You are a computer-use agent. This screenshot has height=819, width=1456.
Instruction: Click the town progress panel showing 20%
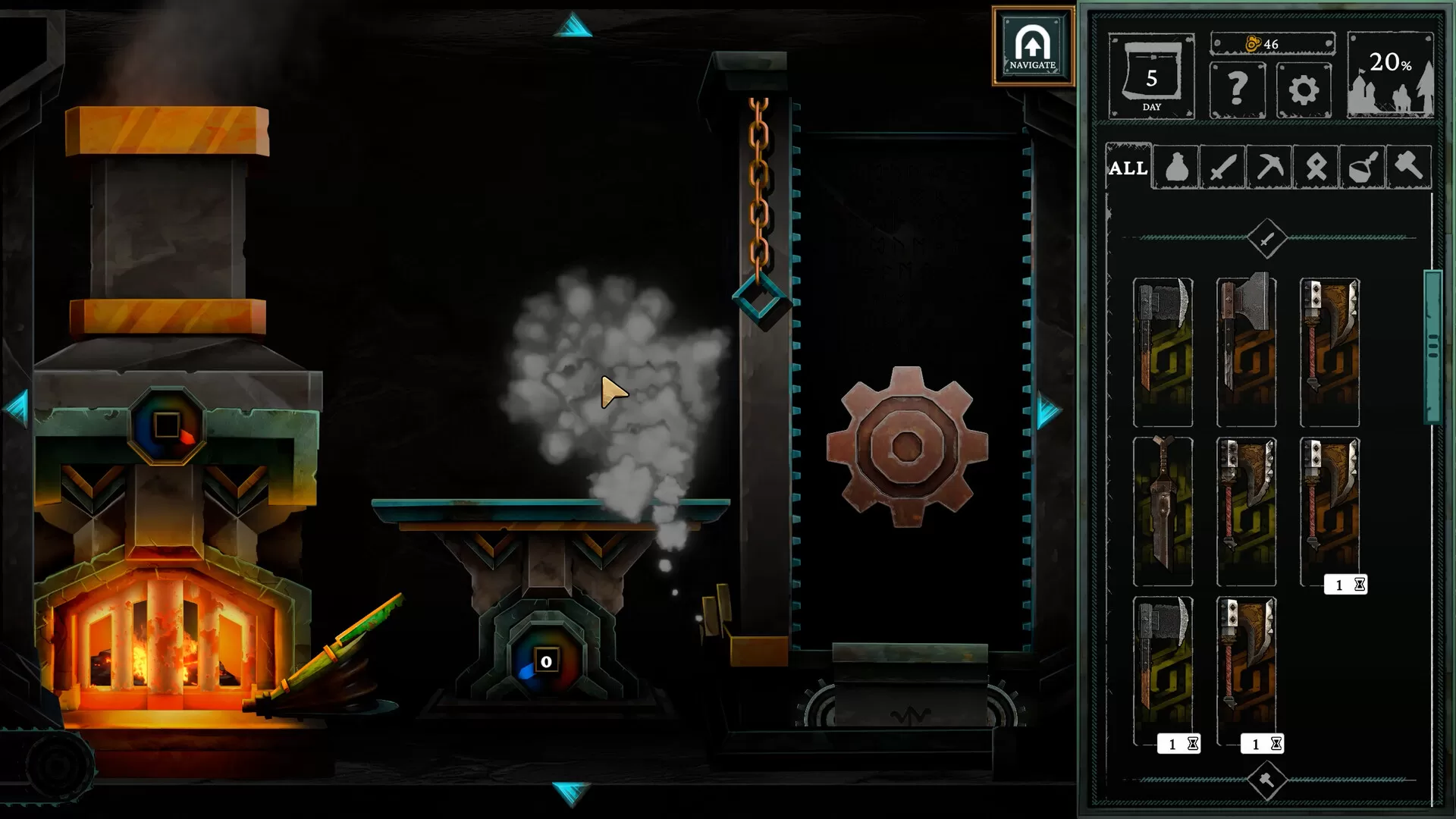[1394, 76]
